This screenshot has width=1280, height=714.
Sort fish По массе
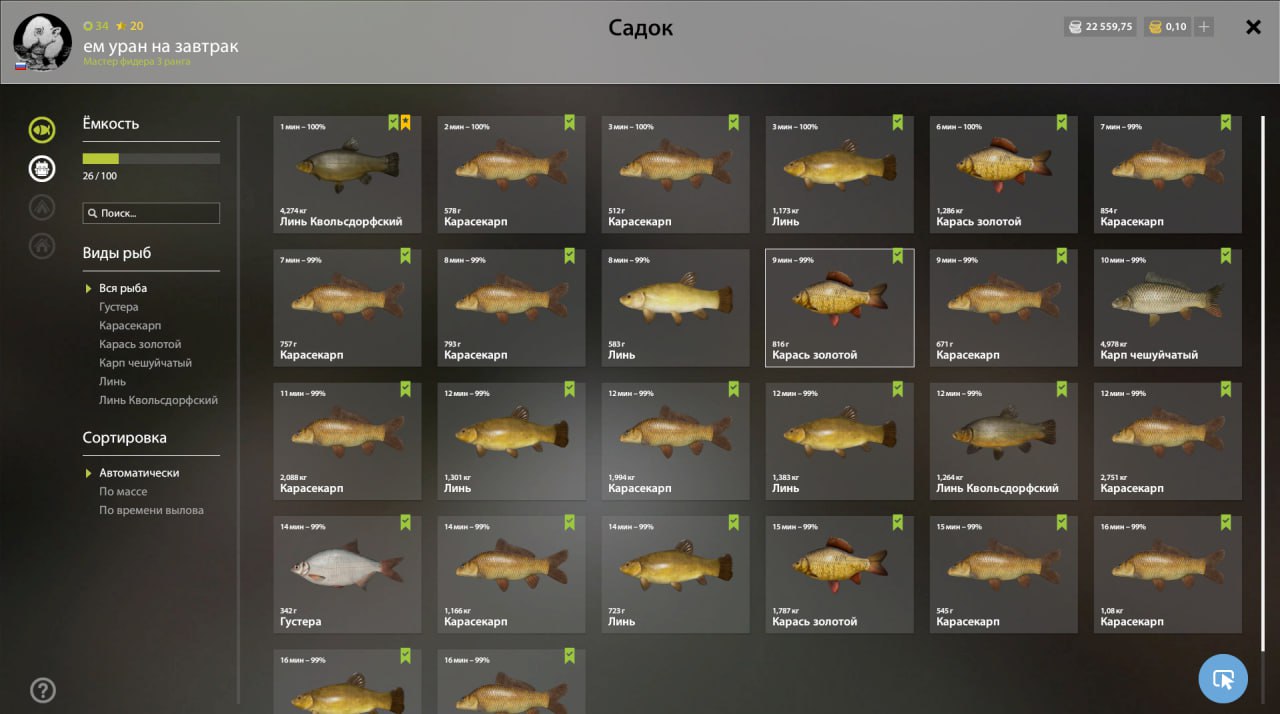tap(123, 491)
